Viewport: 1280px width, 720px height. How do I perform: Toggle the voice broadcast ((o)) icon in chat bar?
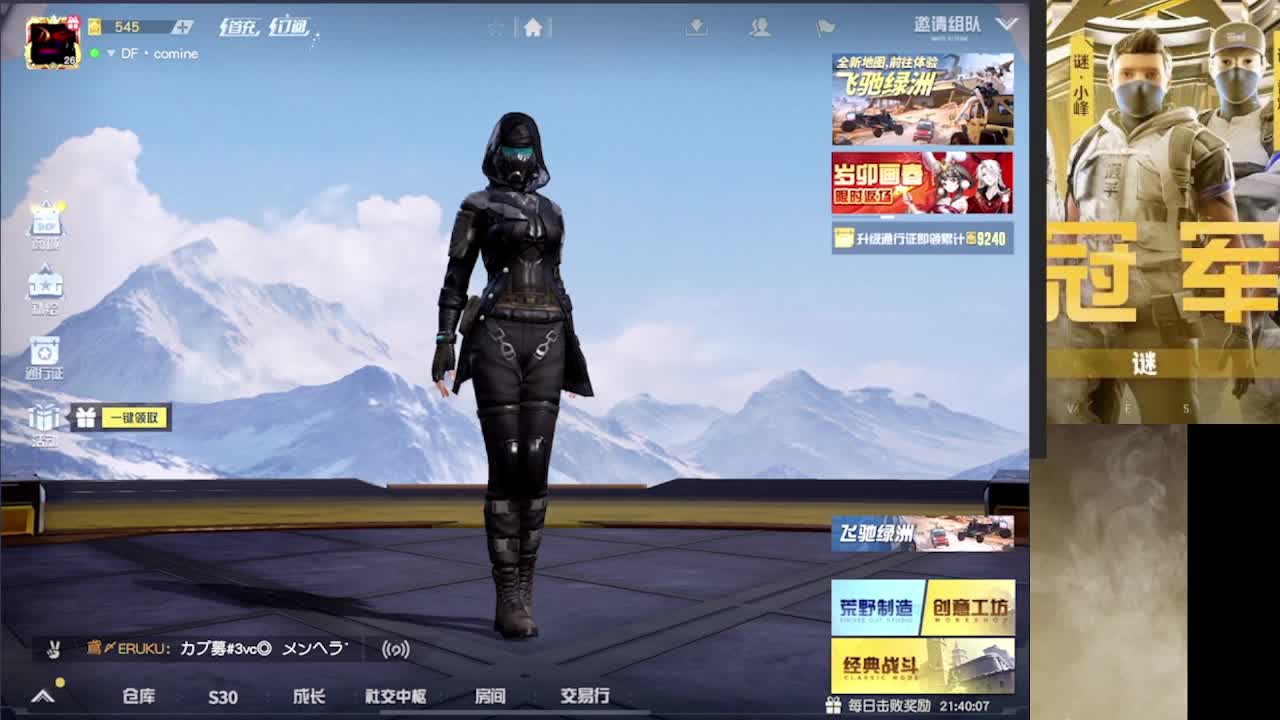(398, 648)
